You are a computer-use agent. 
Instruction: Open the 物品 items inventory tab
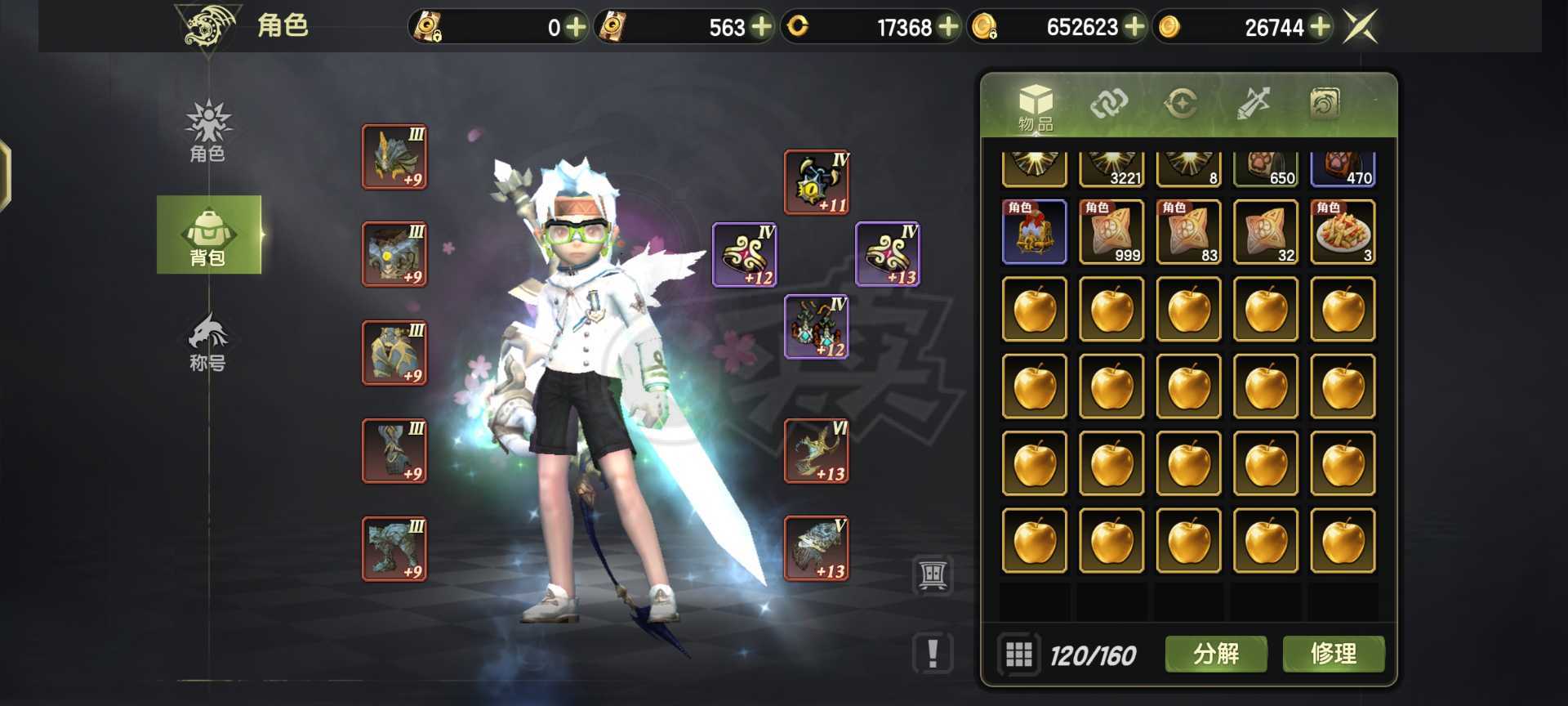1036,107
